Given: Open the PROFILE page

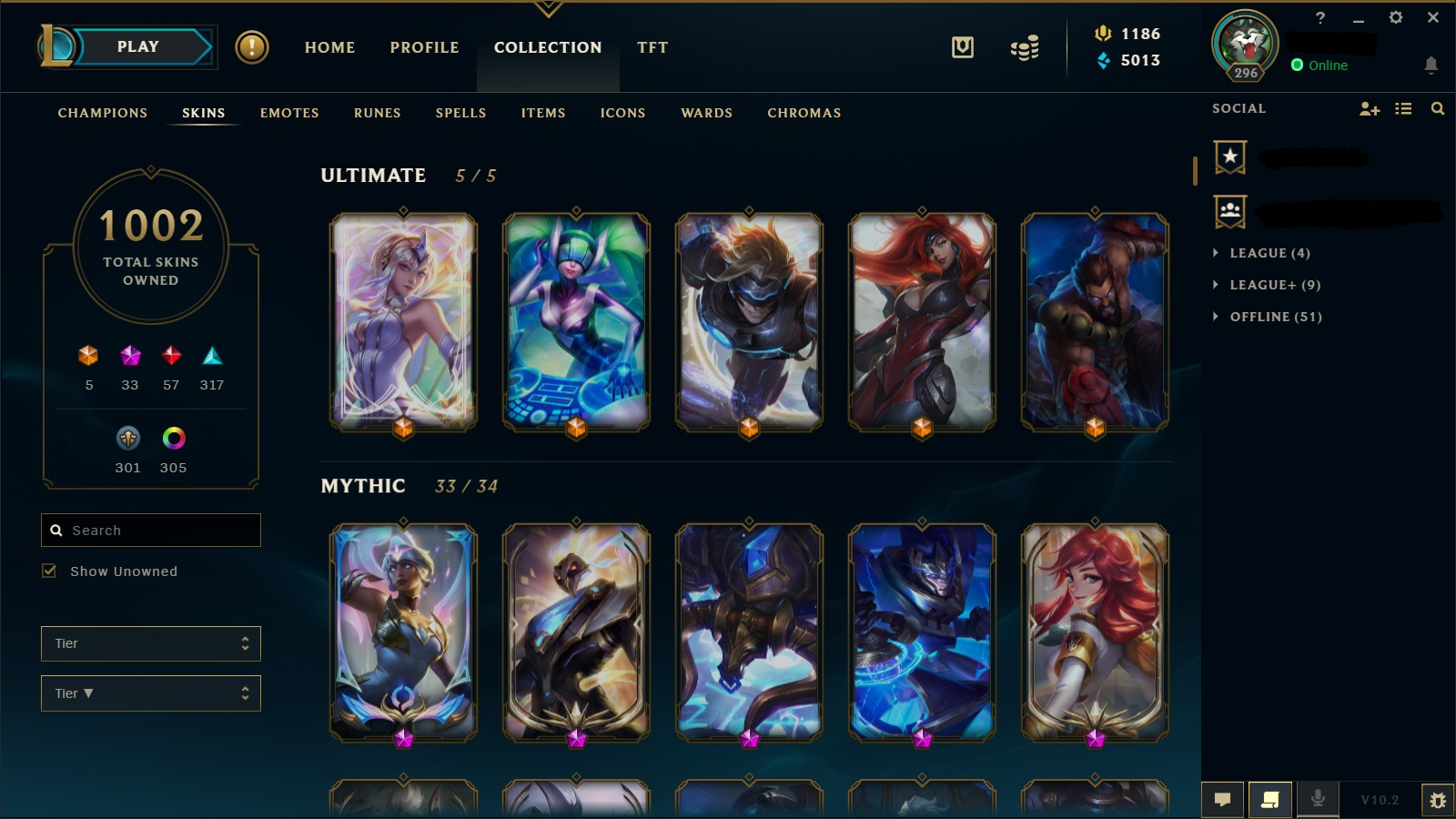Looking at the screenshot, I should pos(423,47).
